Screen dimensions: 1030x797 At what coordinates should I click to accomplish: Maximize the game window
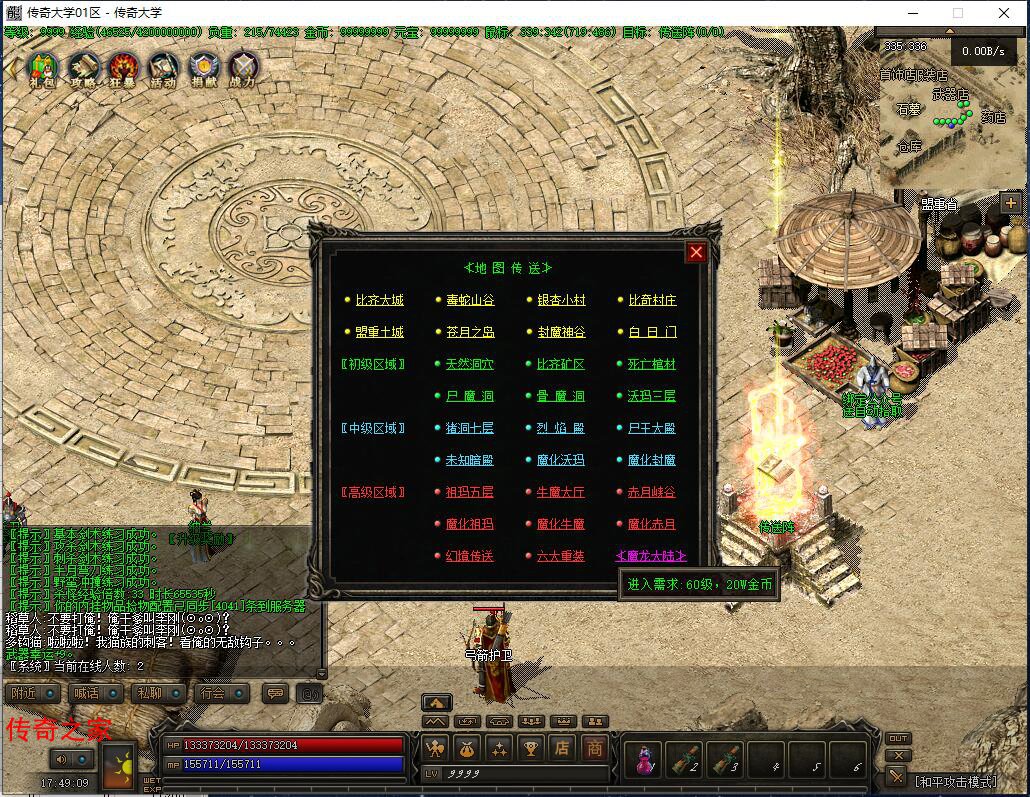click(958, 13)
